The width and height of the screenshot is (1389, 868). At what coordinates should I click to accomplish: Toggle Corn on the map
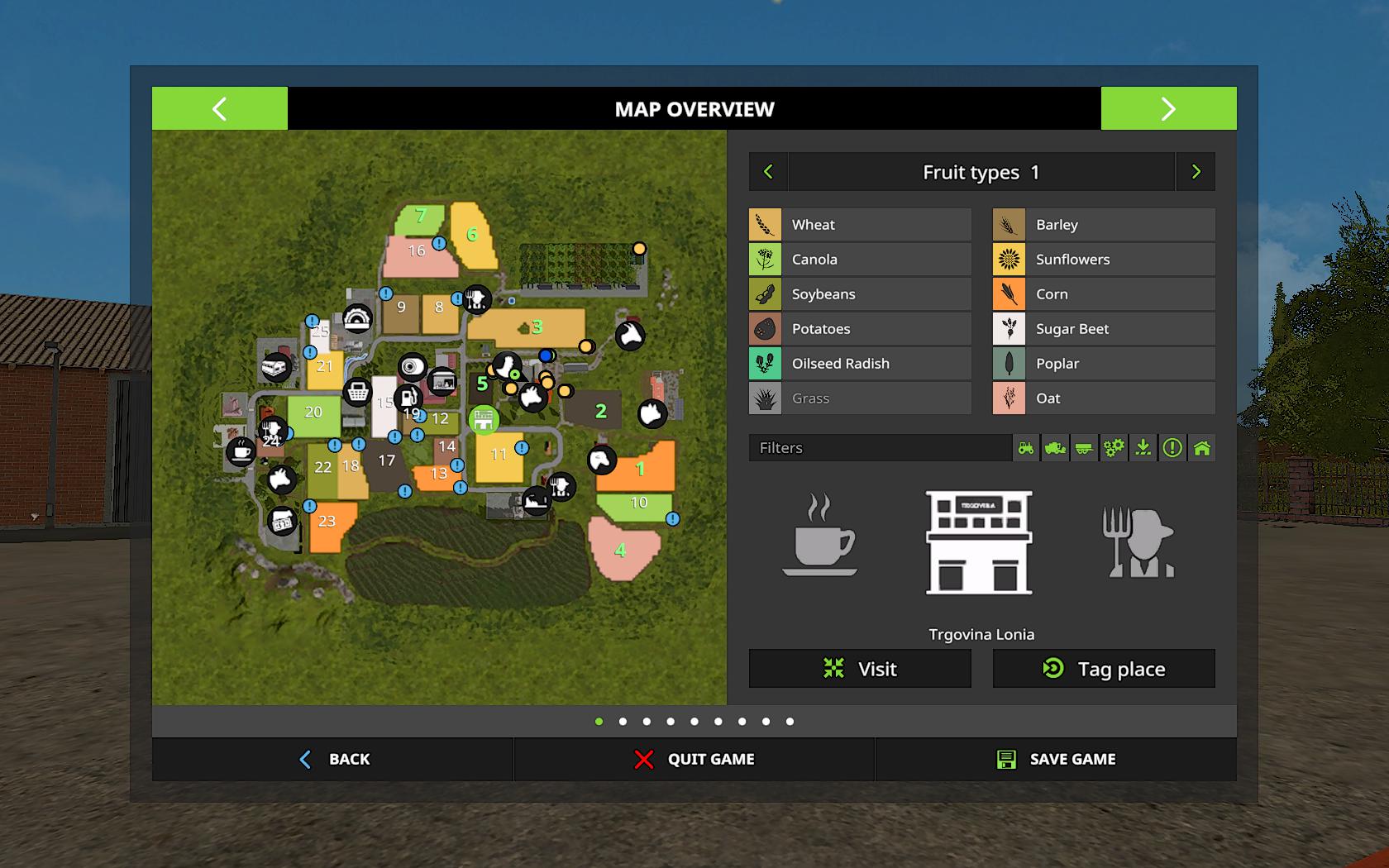(1104, 294)
